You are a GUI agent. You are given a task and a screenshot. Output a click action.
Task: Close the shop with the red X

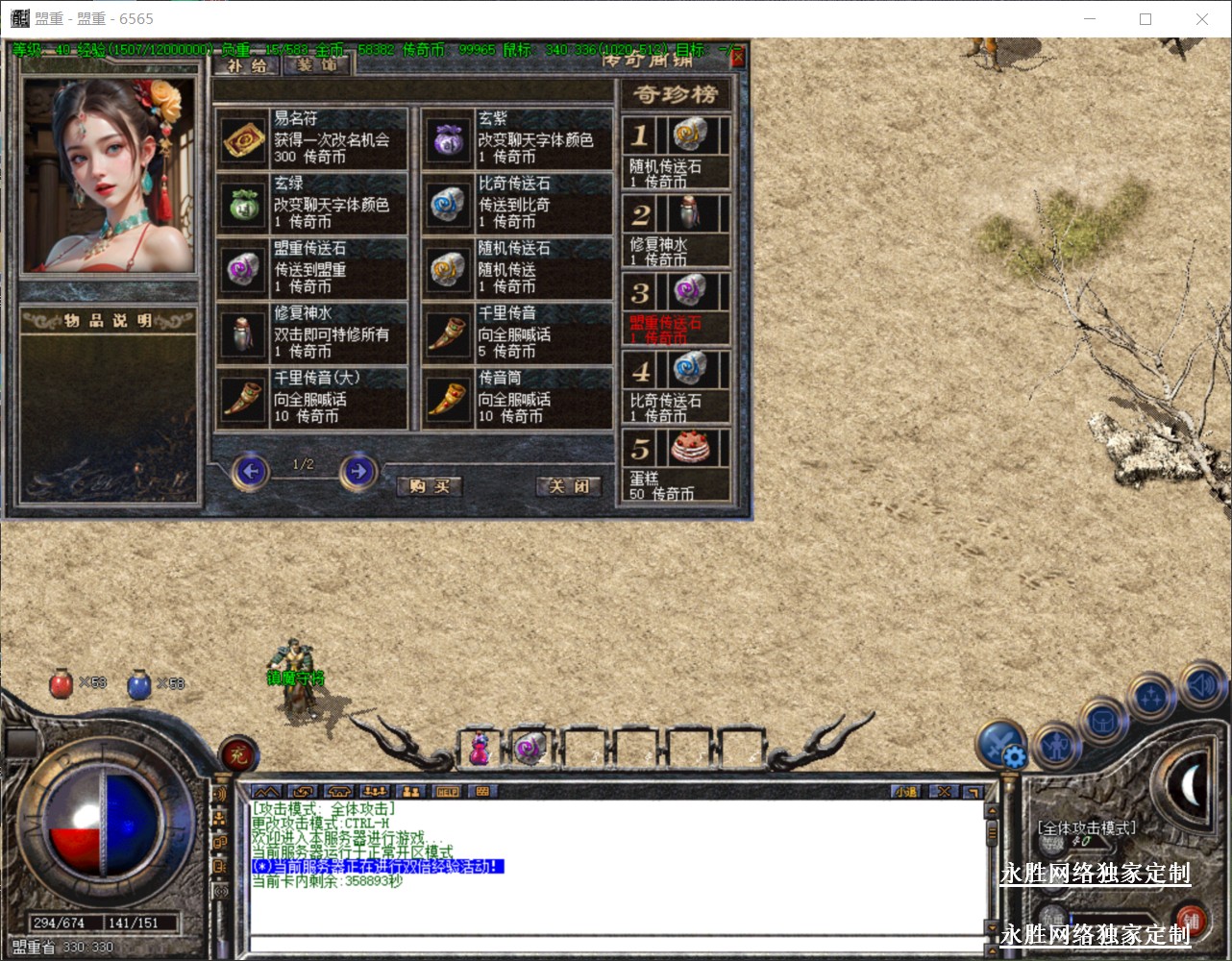click(737, 59)
